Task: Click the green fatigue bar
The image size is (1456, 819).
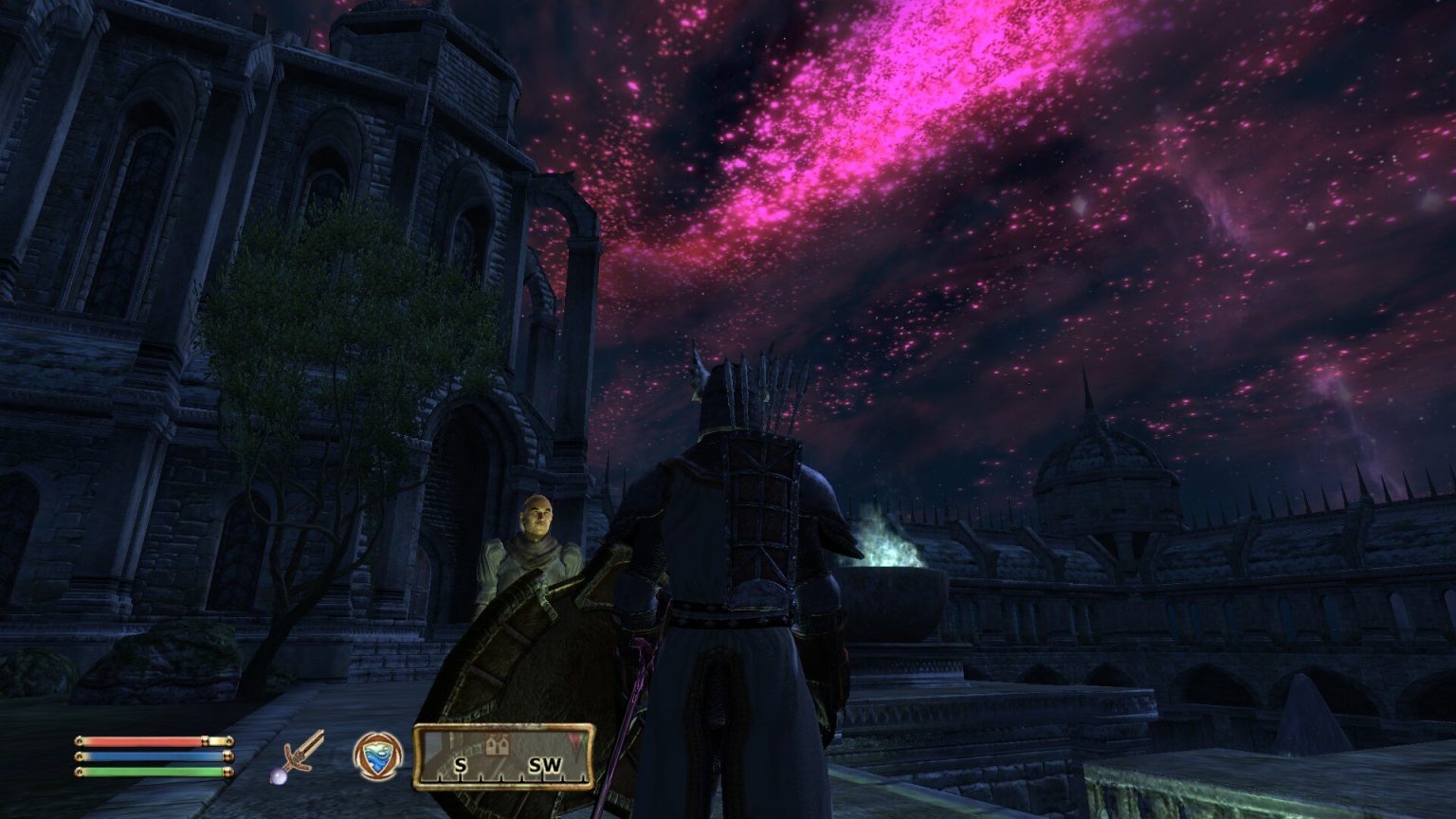Action: pyautogui.click(x=152, y=771)
